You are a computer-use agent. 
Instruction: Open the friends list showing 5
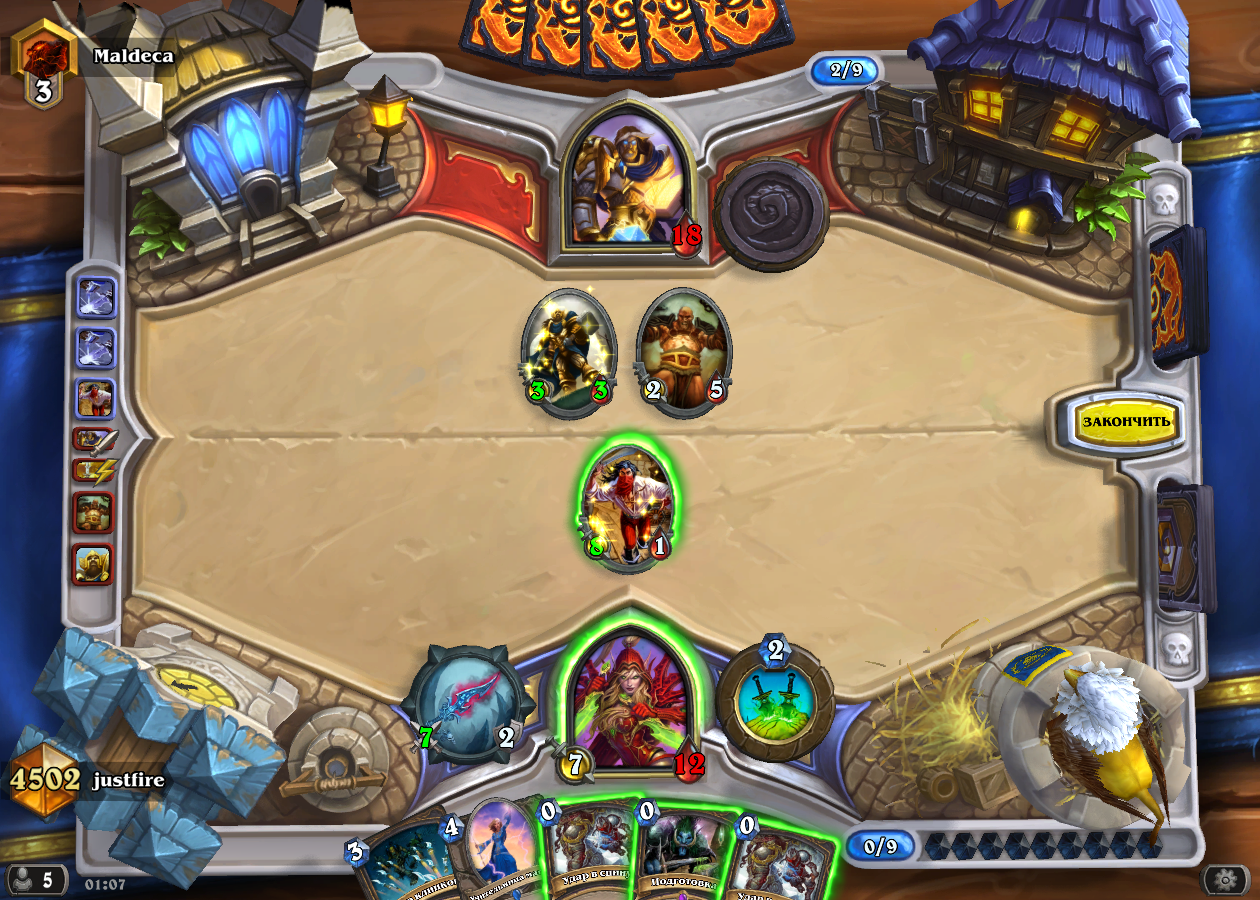click(x=37, y=880)
